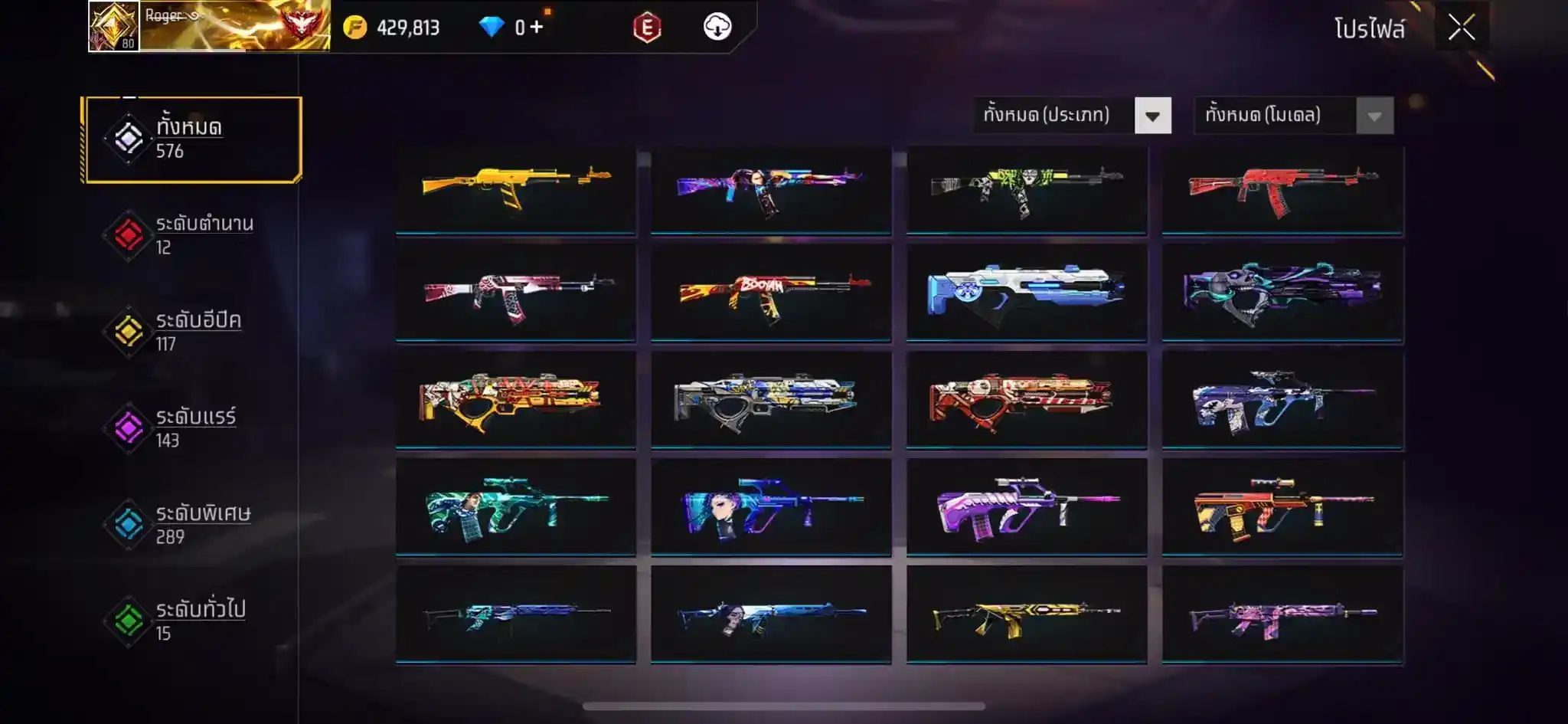The image size is (1568, 724).
Task: Open the ระดับอีปิค epic tab
Action: [x=191, y=332]
